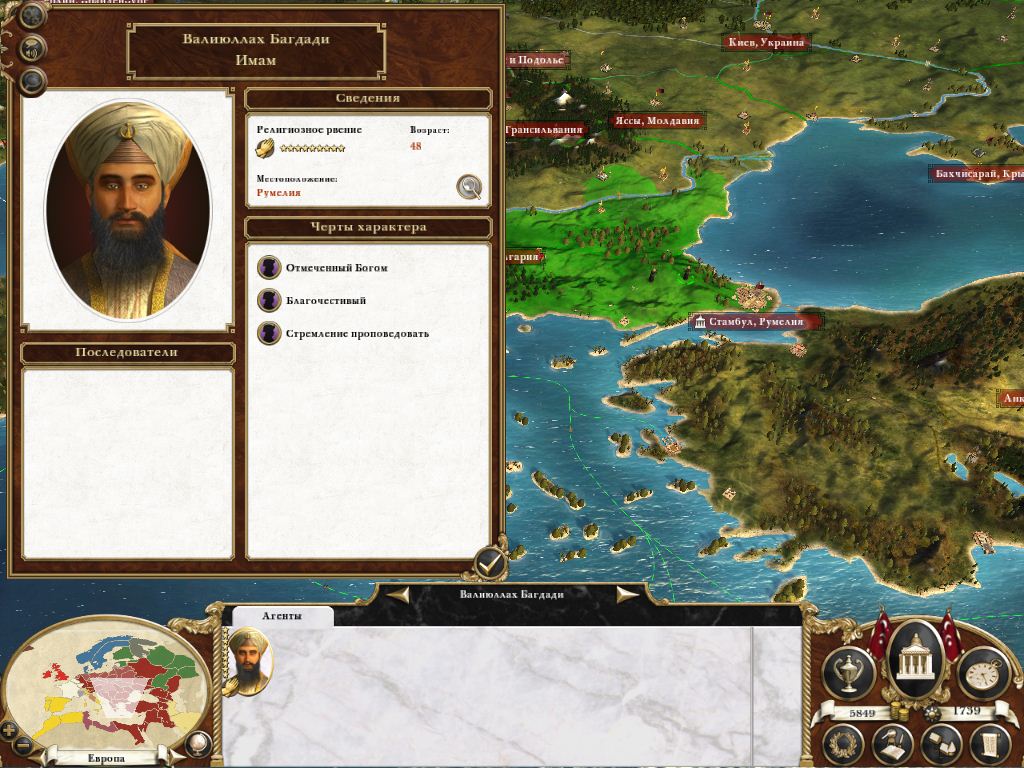
Task: Go to the next character with the right arrow
Action: tap(627, 594)
